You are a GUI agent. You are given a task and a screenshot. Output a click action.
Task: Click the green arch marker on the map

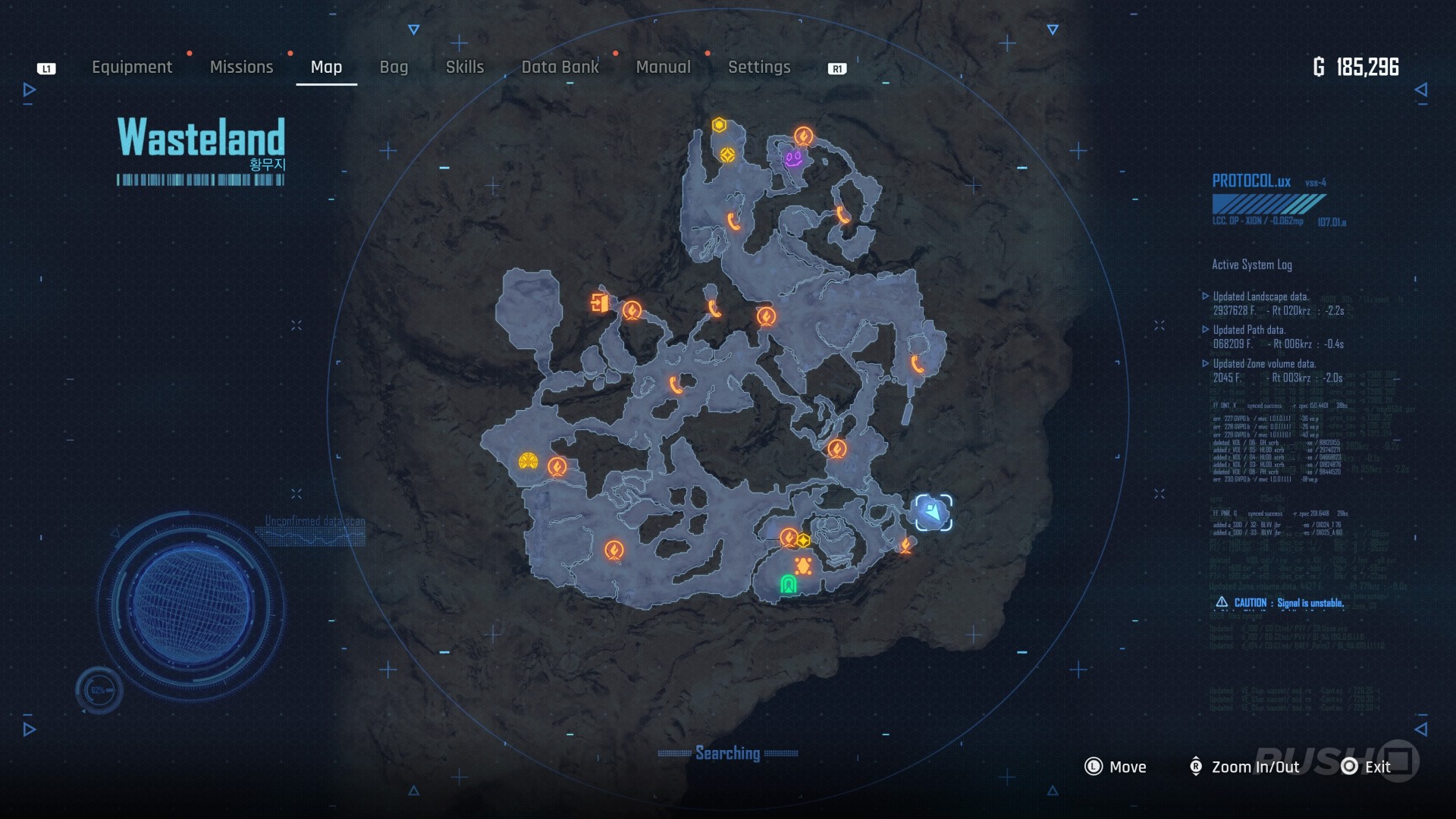point(789,584)
